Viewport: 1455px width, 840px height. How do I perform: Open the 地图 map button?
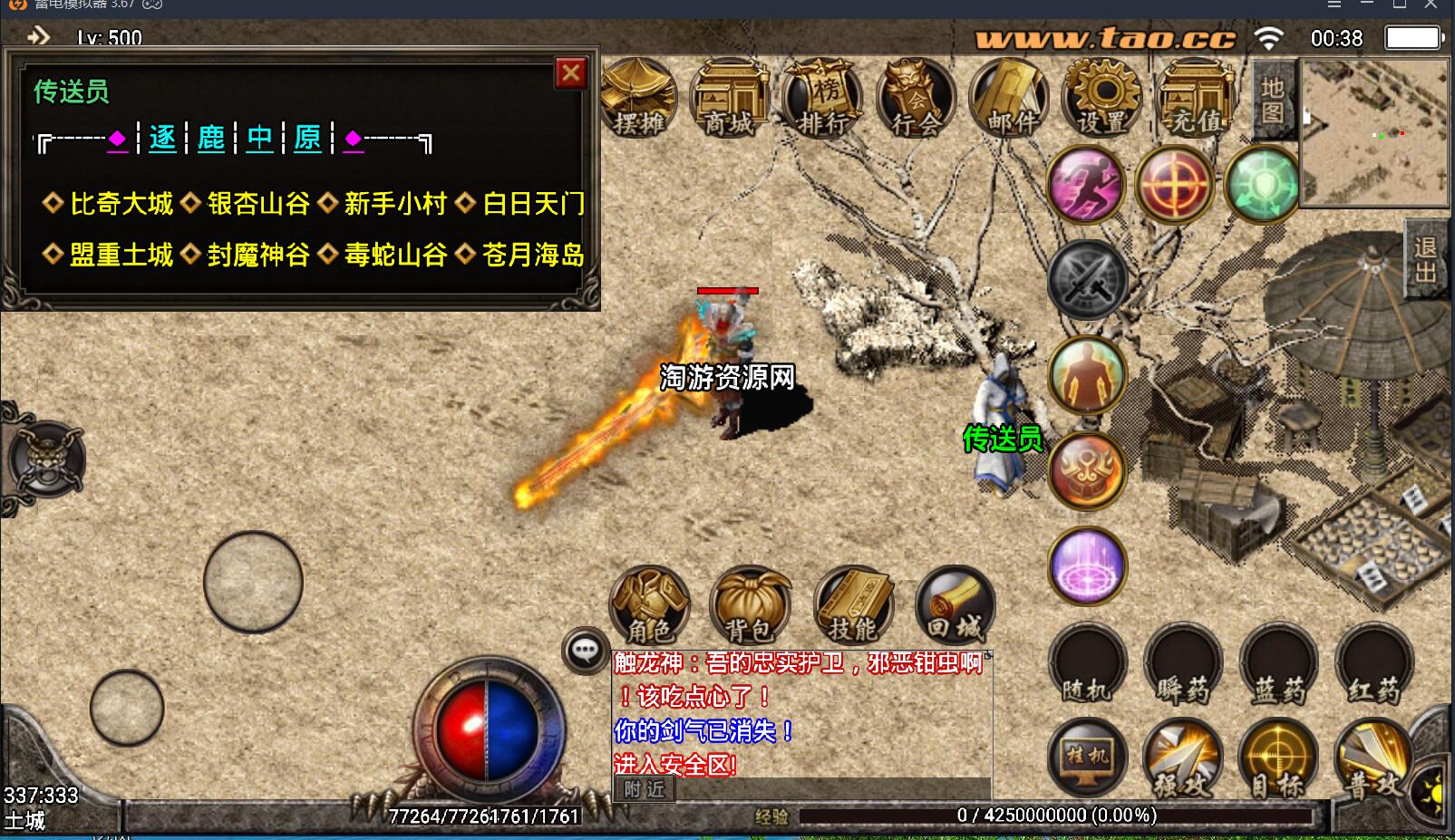click(1272, 100)
